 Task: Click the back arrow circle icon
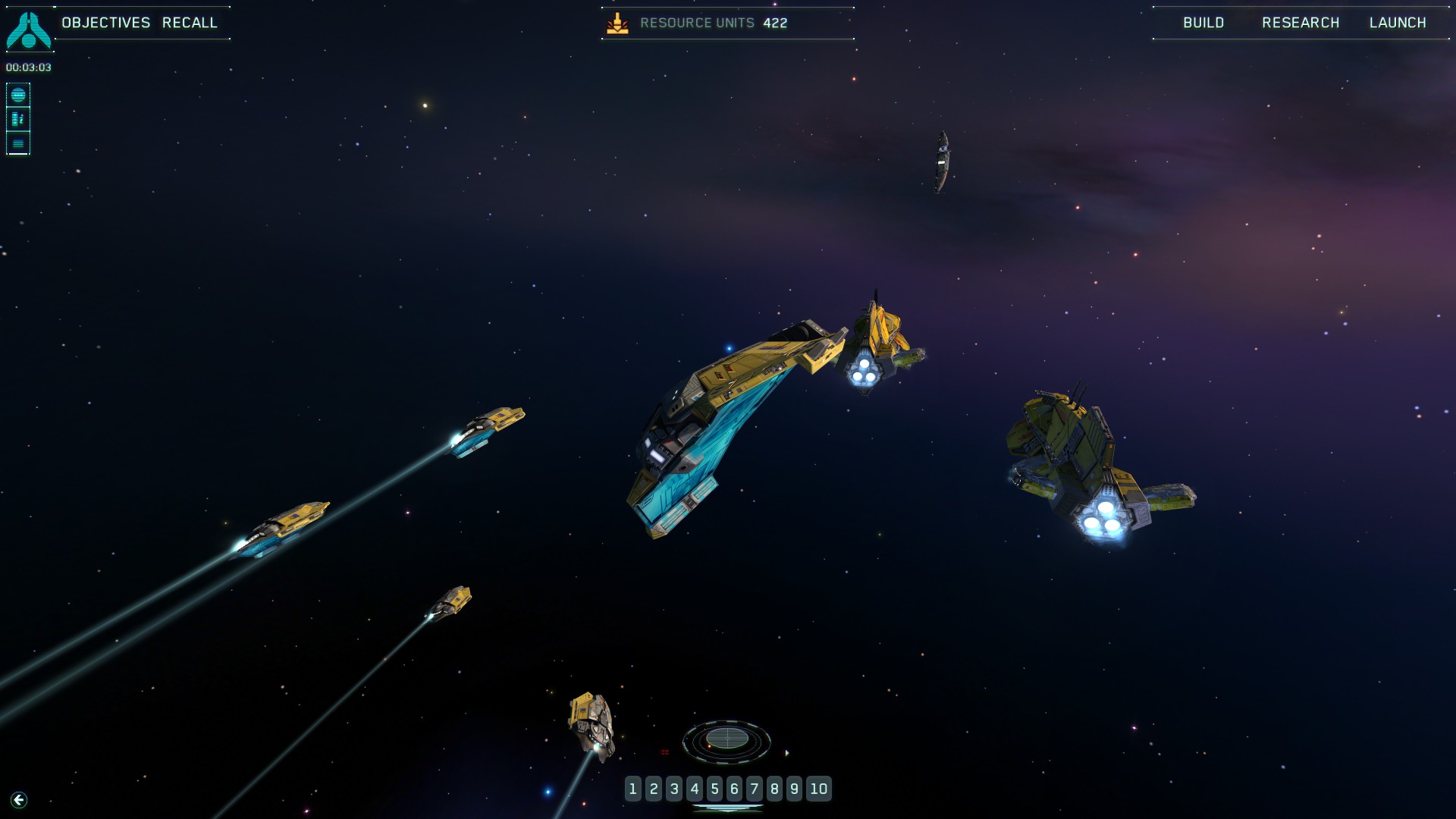19,800
